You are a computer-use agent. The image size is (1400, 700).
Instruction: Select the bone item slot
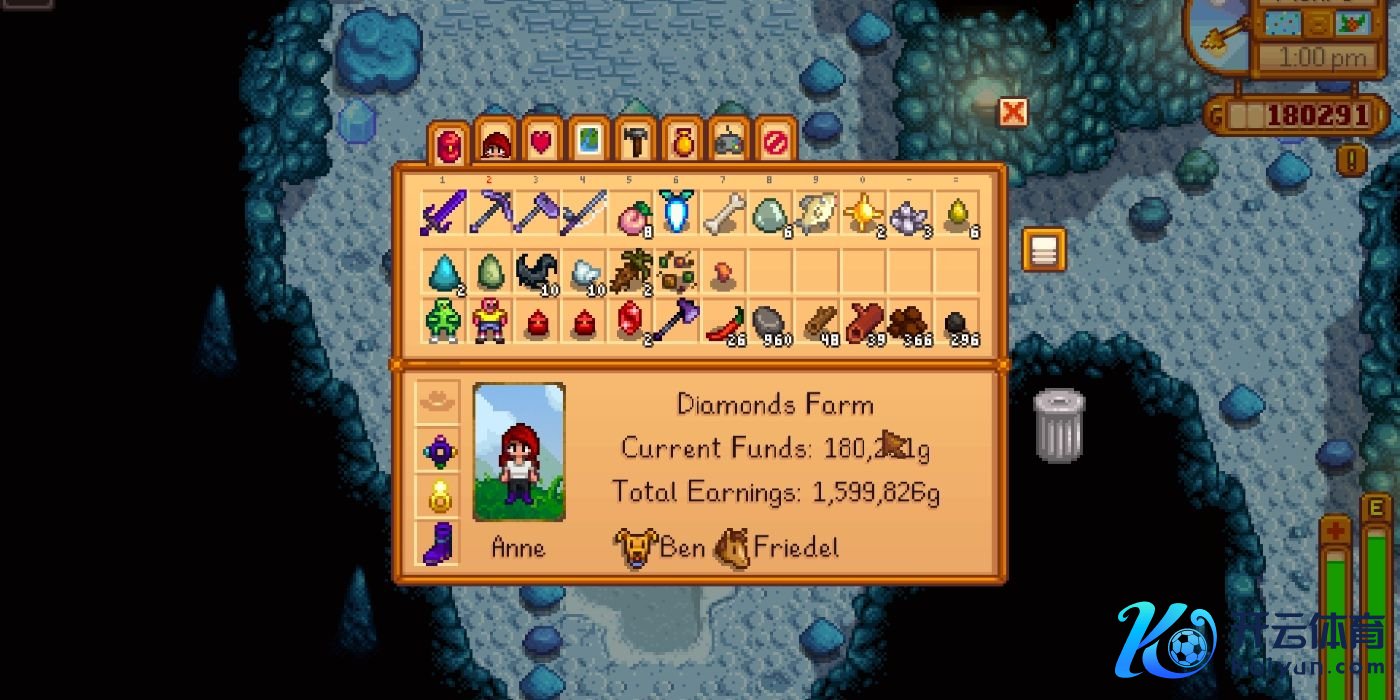[724, 213]
